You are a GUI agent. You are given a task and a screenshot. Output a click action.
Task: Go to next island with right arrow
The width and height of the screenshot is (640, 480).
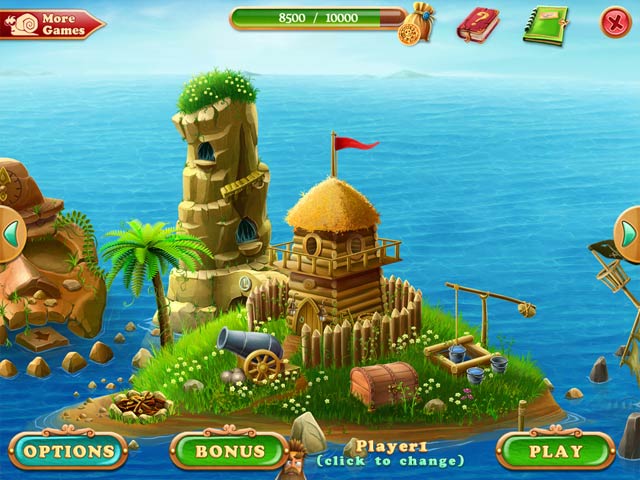click(x=629, y=234)
